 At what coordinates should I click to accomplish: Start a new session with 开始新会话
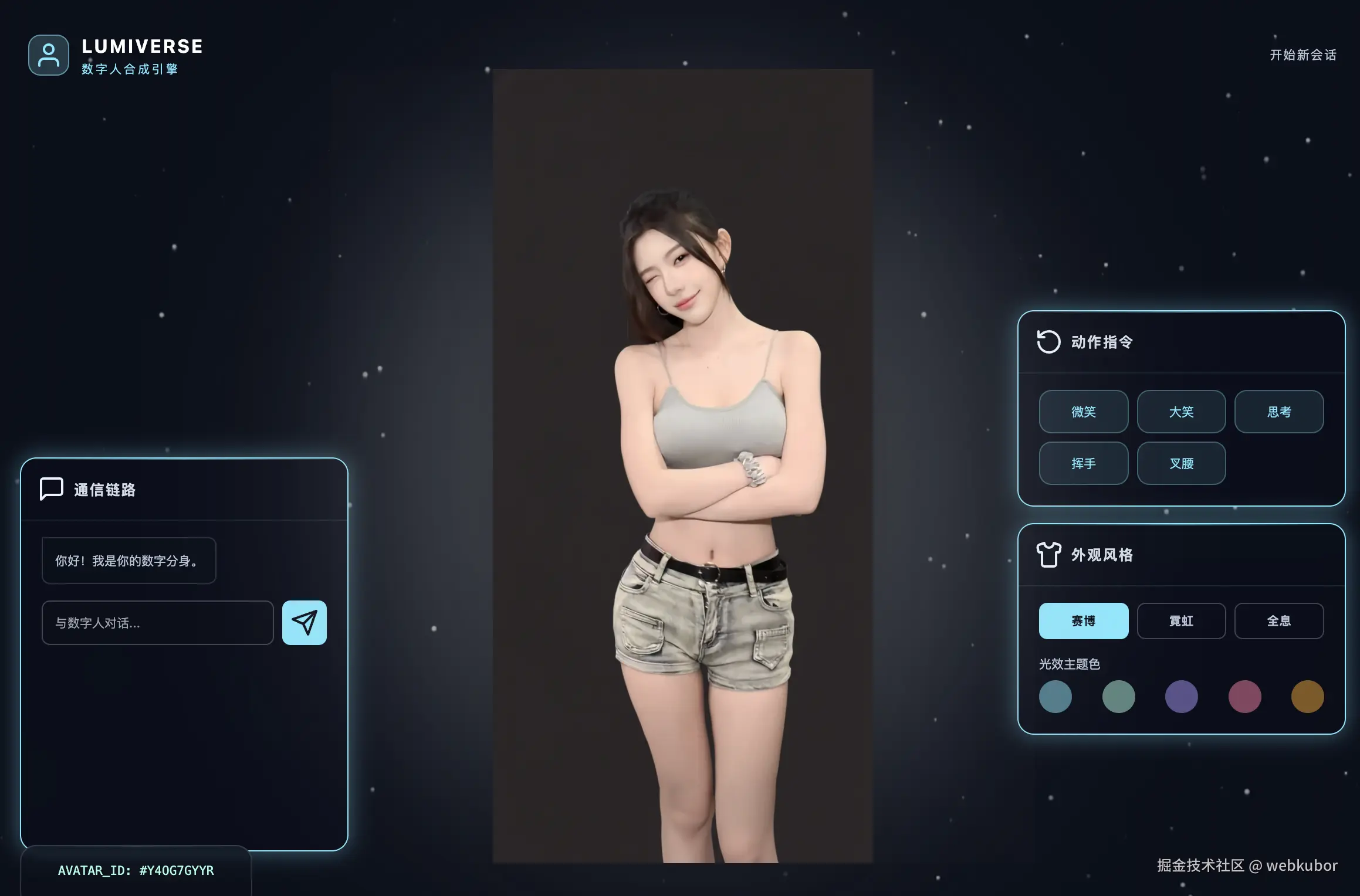coord(1303,55)
